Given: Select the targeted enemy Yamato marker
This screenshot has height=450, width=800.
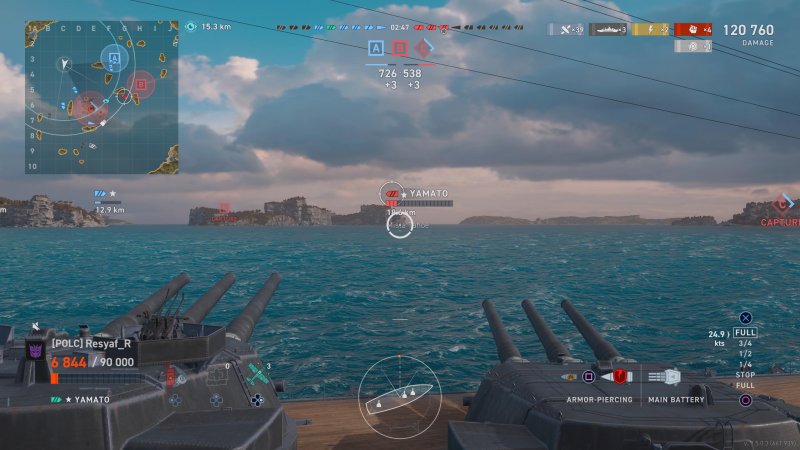Looking at the screenshot, I should tap(392, 193).
